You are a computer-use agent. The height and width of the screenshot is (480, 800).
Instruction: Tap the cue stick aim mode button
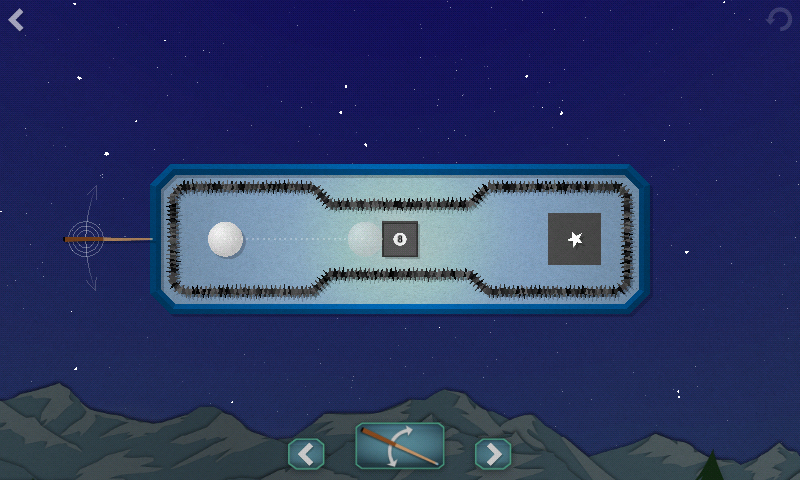(x=400, y=446)
